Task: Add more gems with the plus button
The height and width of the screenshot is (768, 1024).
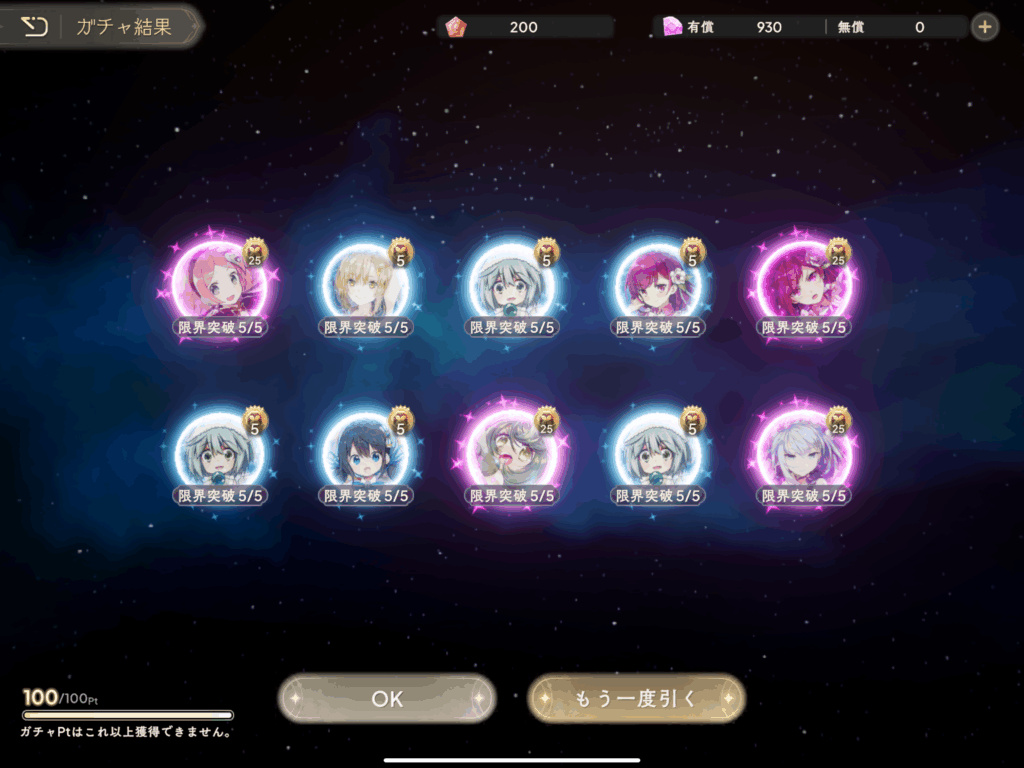Action: pos(985,27)
